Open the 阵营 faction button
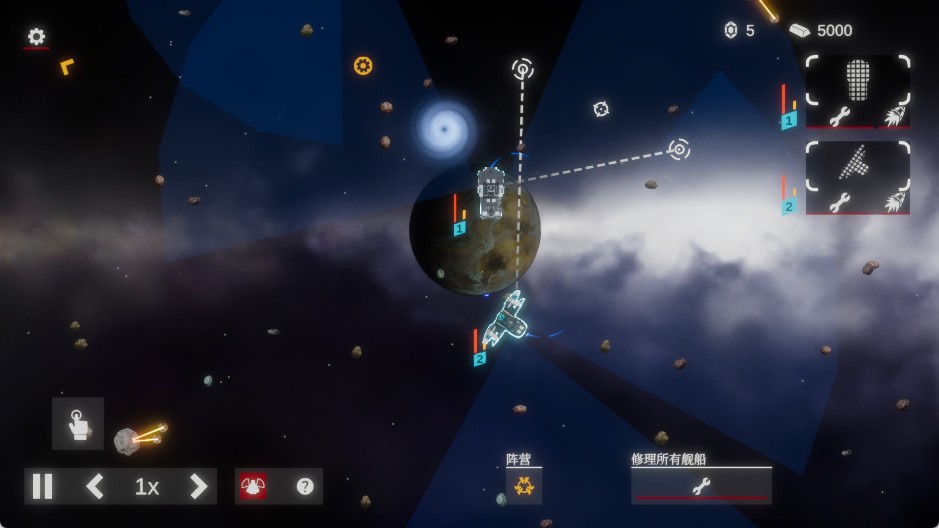Screen dimensions: 939x528 coord(524,487)
